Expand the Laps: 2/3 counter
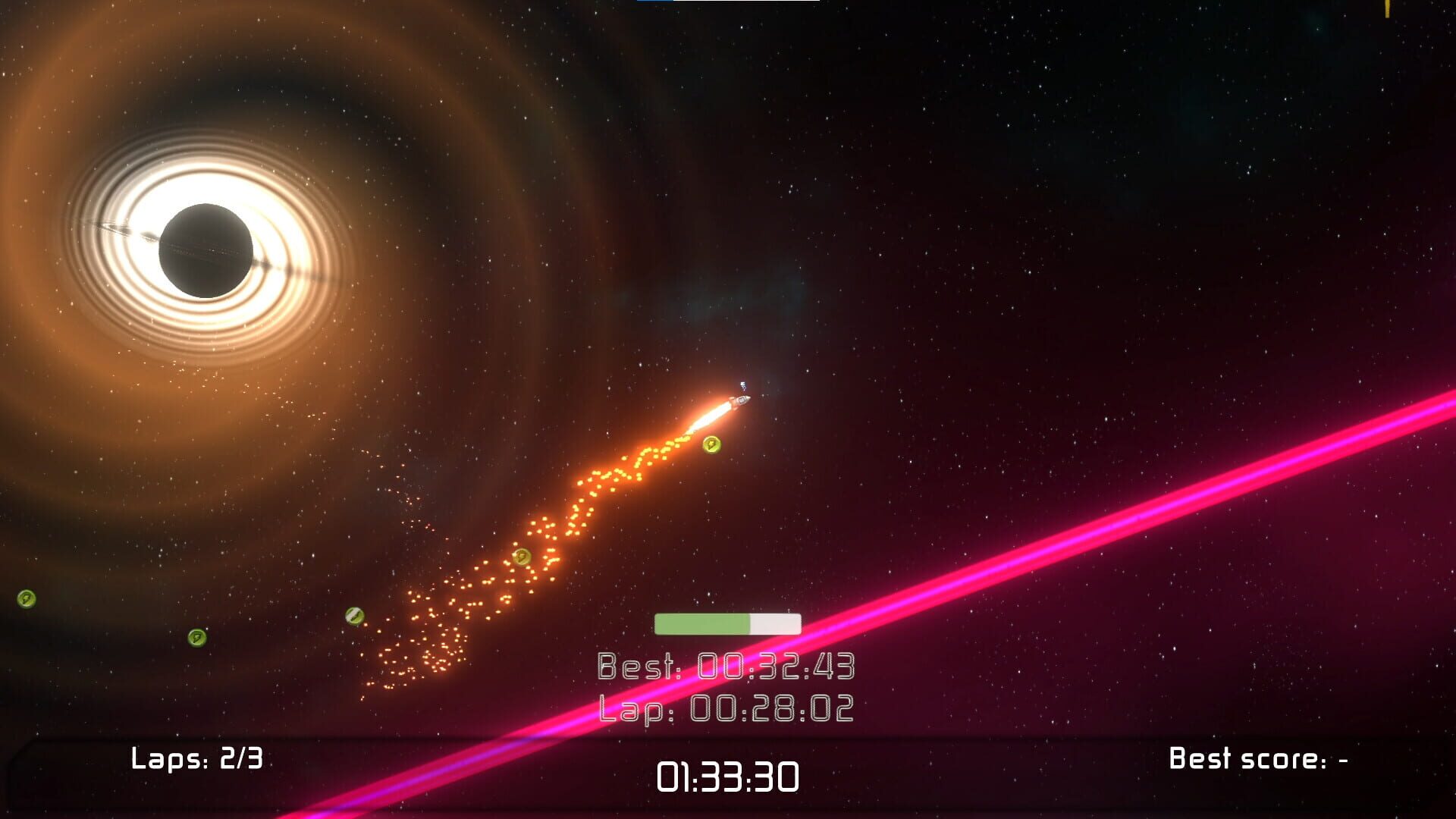 (199, 758)
